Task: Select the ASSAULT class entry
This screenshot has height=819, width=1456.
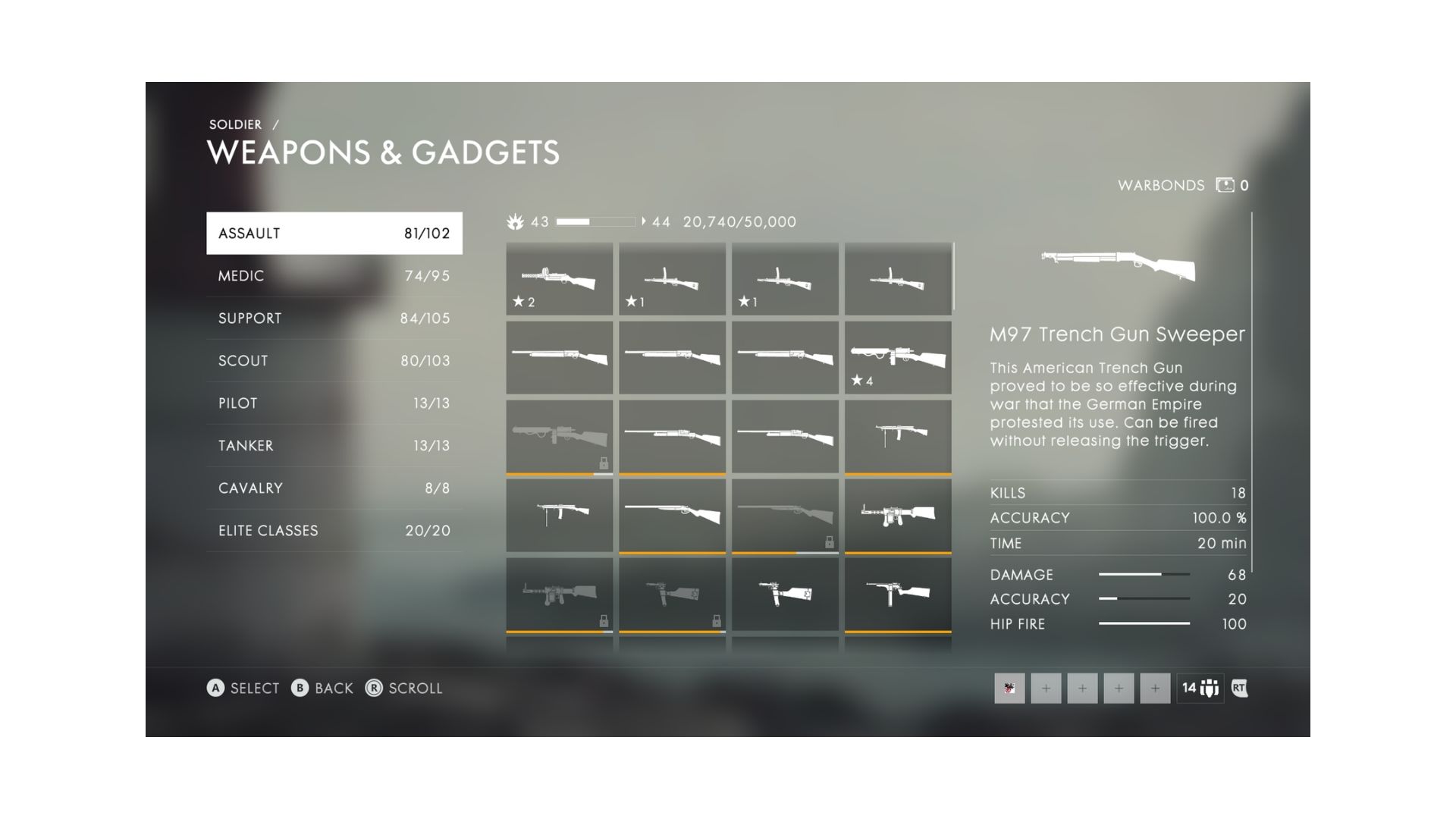Action: pyautogui.click(x=334, y=233)
